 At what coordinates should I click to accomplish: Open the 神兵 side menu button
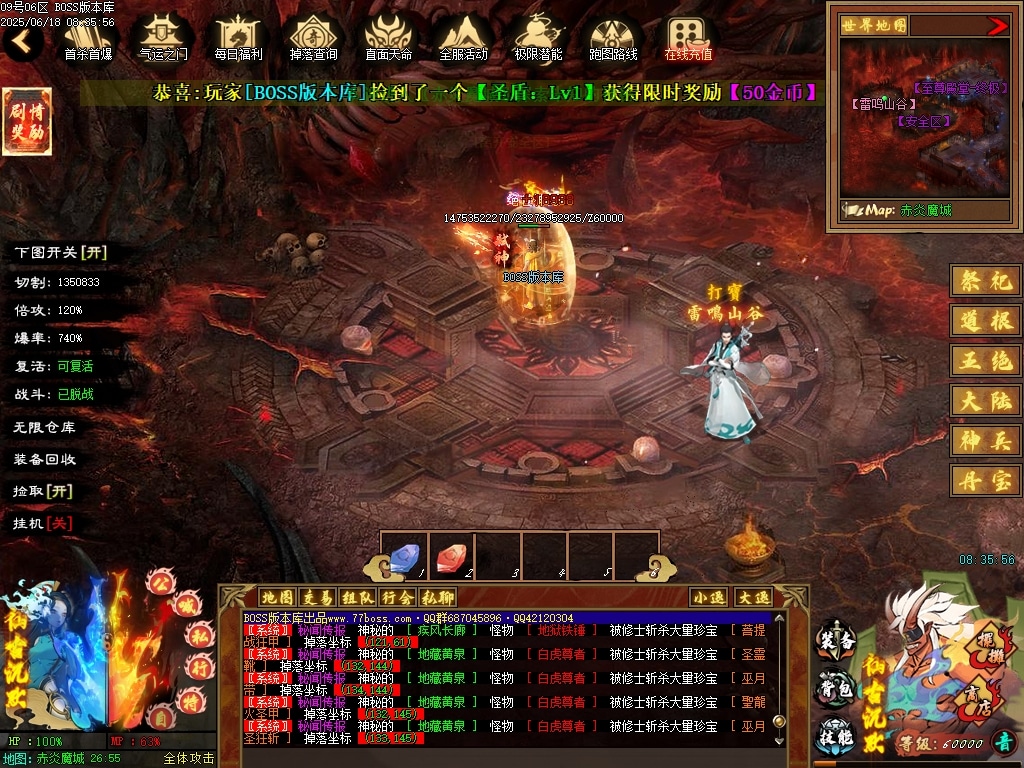pos(985,440)
